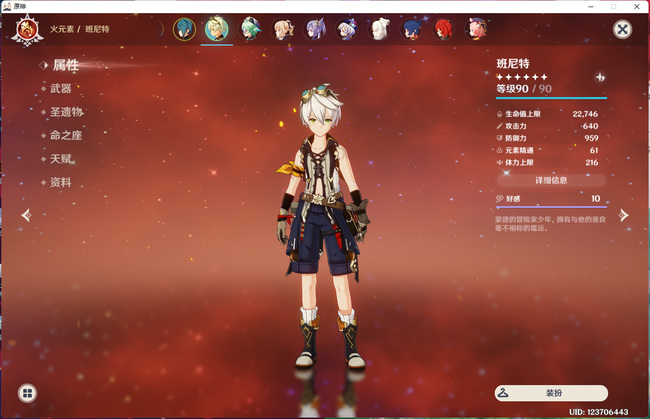The image size is (650, 419).
Task: Advance to the next character with the right arrow
Action: click(624, 215)
